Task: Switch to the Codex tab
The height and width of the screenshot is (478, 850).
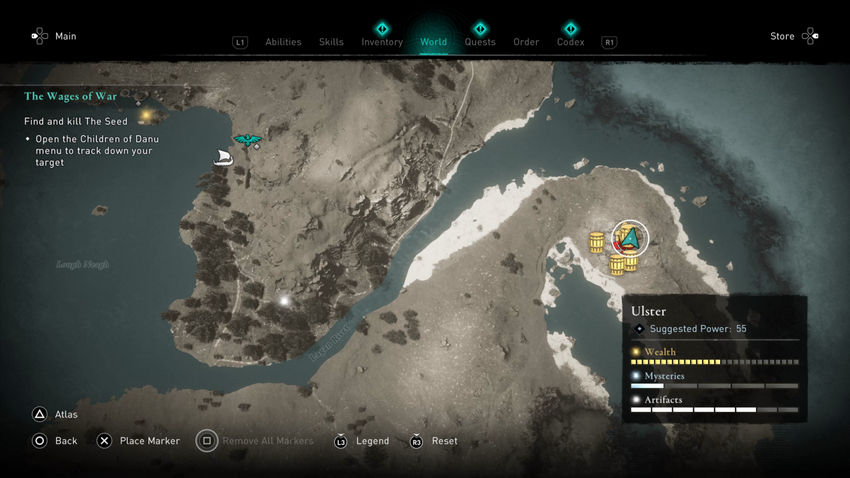Action: click(570, 42)
